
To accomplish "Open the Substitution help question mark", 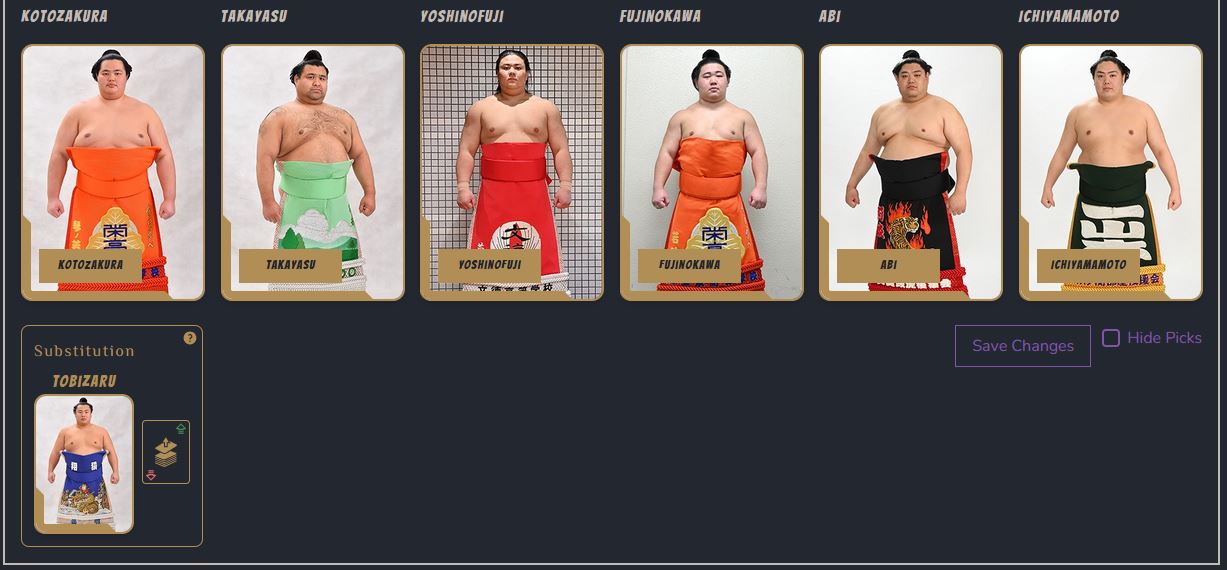I will point(190,338).
